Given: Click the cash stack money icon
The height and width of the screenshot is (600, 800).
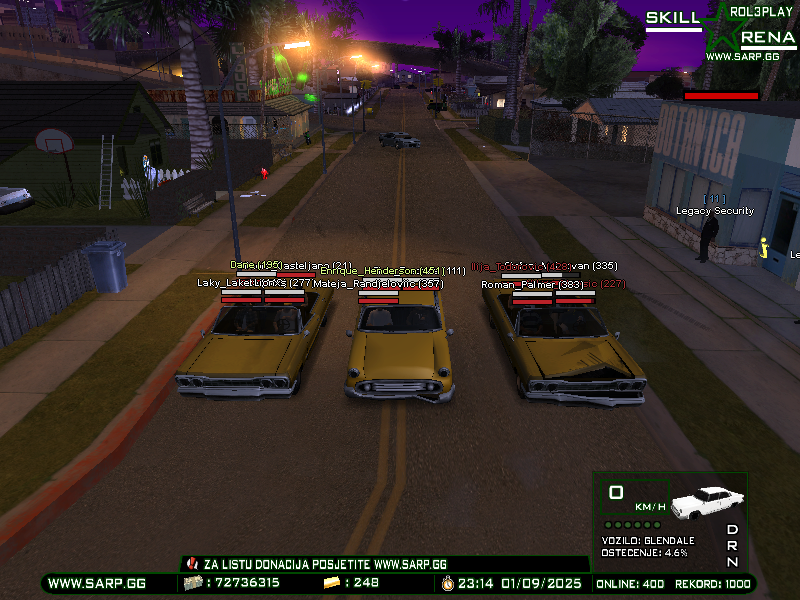Looking at the screenshot, I should [x=193, y=582].
